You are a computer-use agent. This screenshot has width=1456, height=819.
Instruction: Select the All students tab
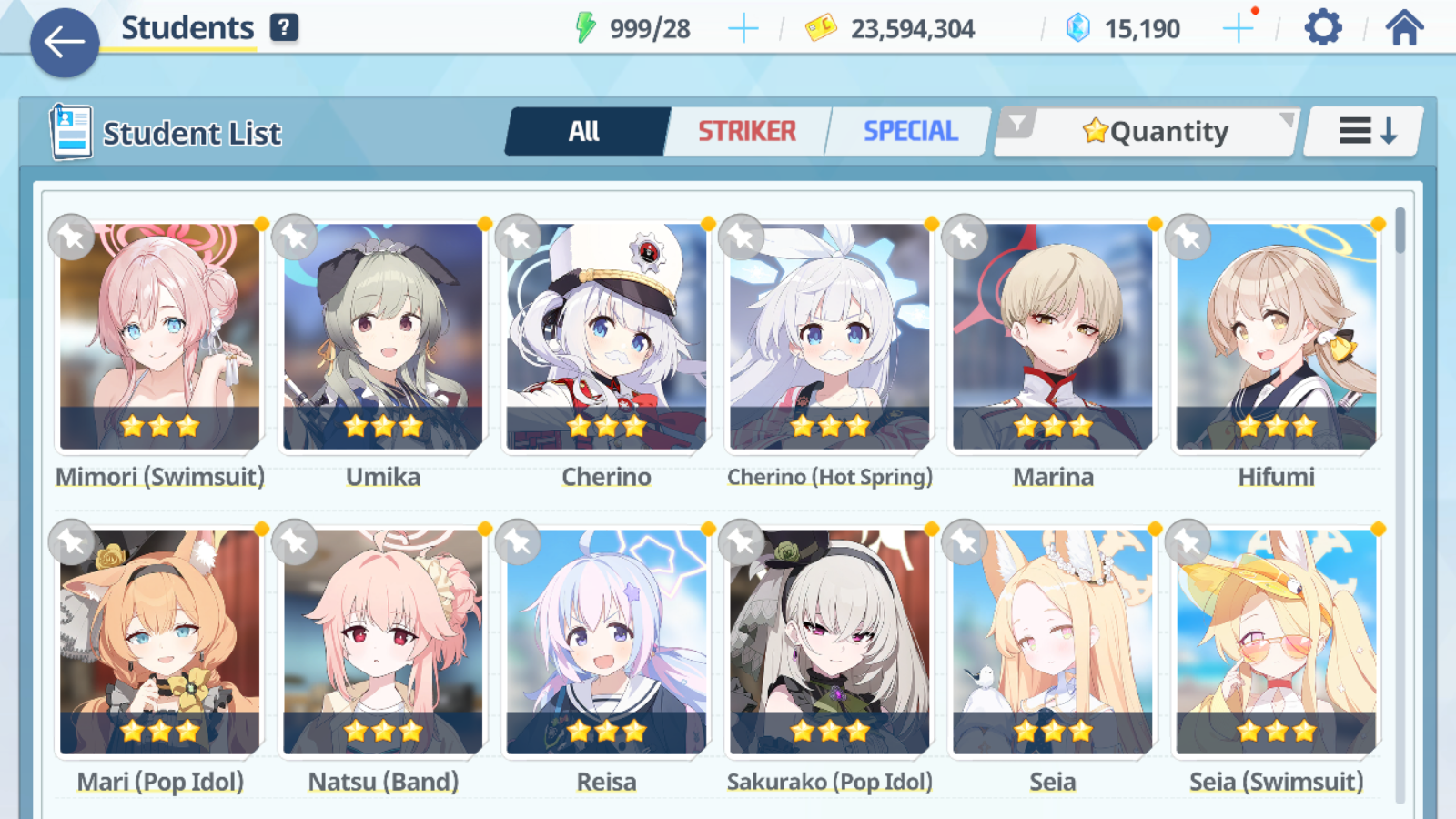click(586, 131)
